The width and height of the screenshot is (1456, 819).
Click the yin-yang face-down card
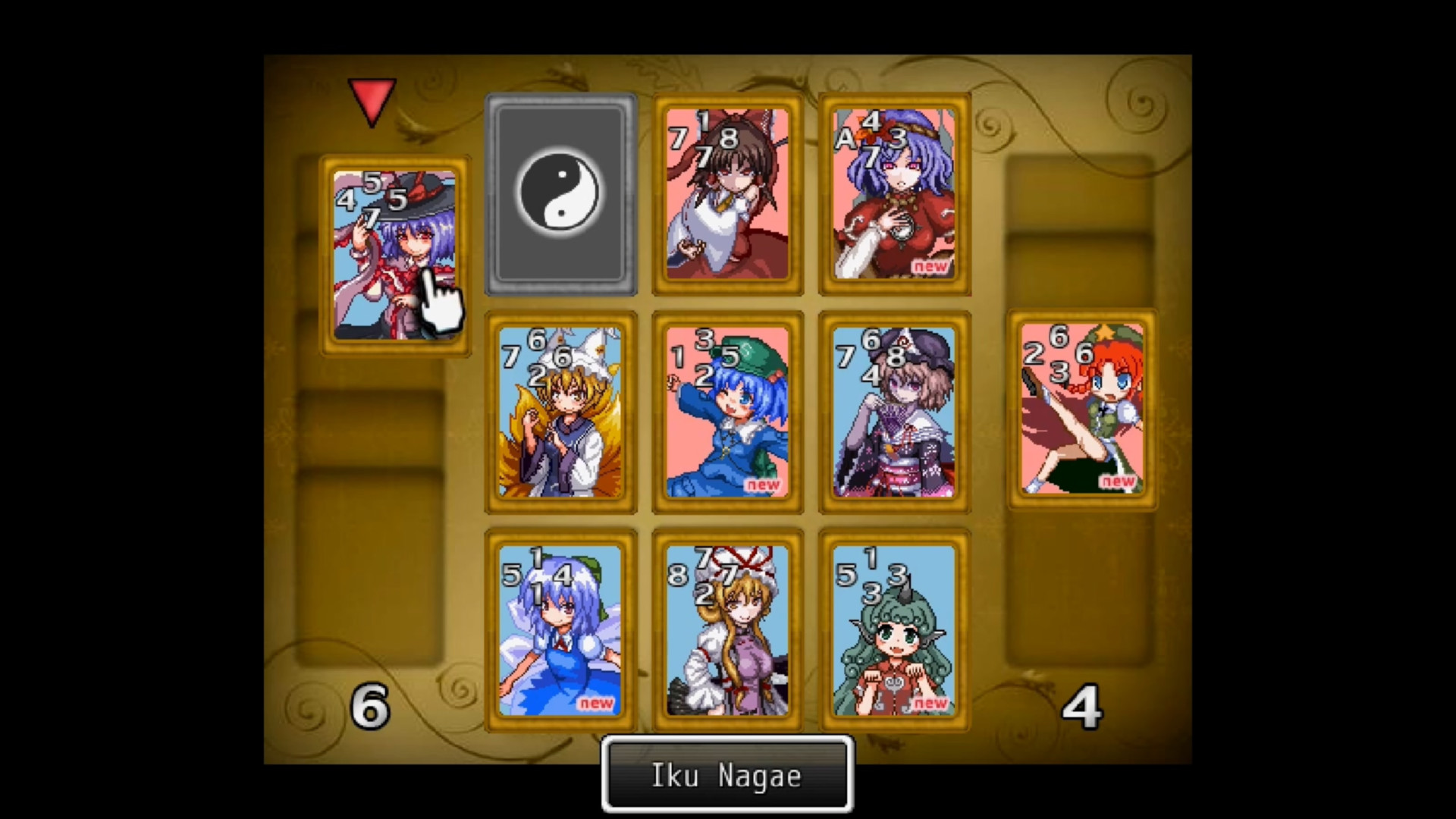[x=561, y=193]
